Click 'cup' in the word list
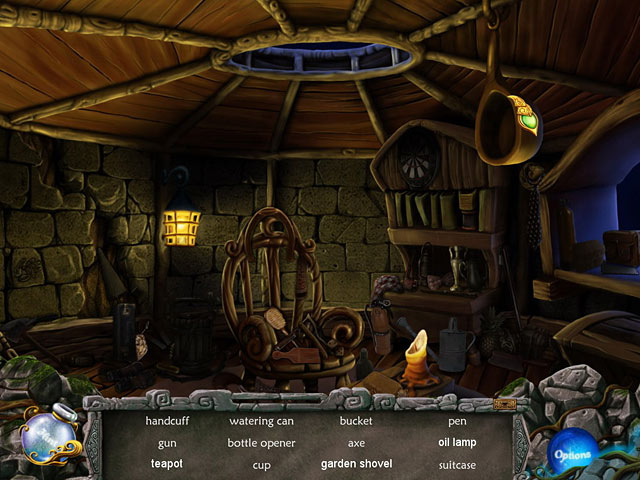 coord(261,464)
